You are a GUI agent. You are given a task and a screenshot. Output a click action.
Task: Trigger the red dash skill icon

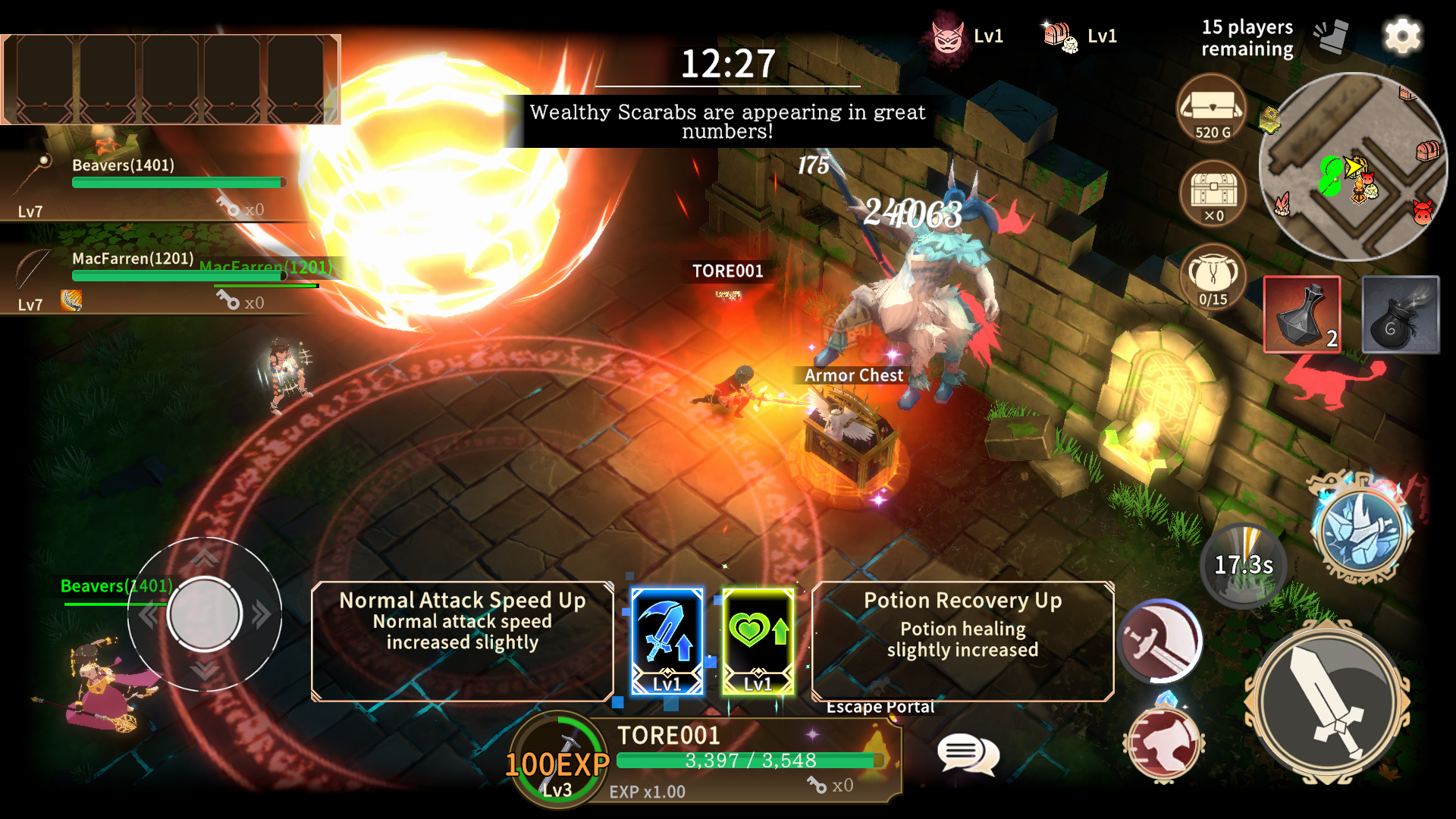1164,743
